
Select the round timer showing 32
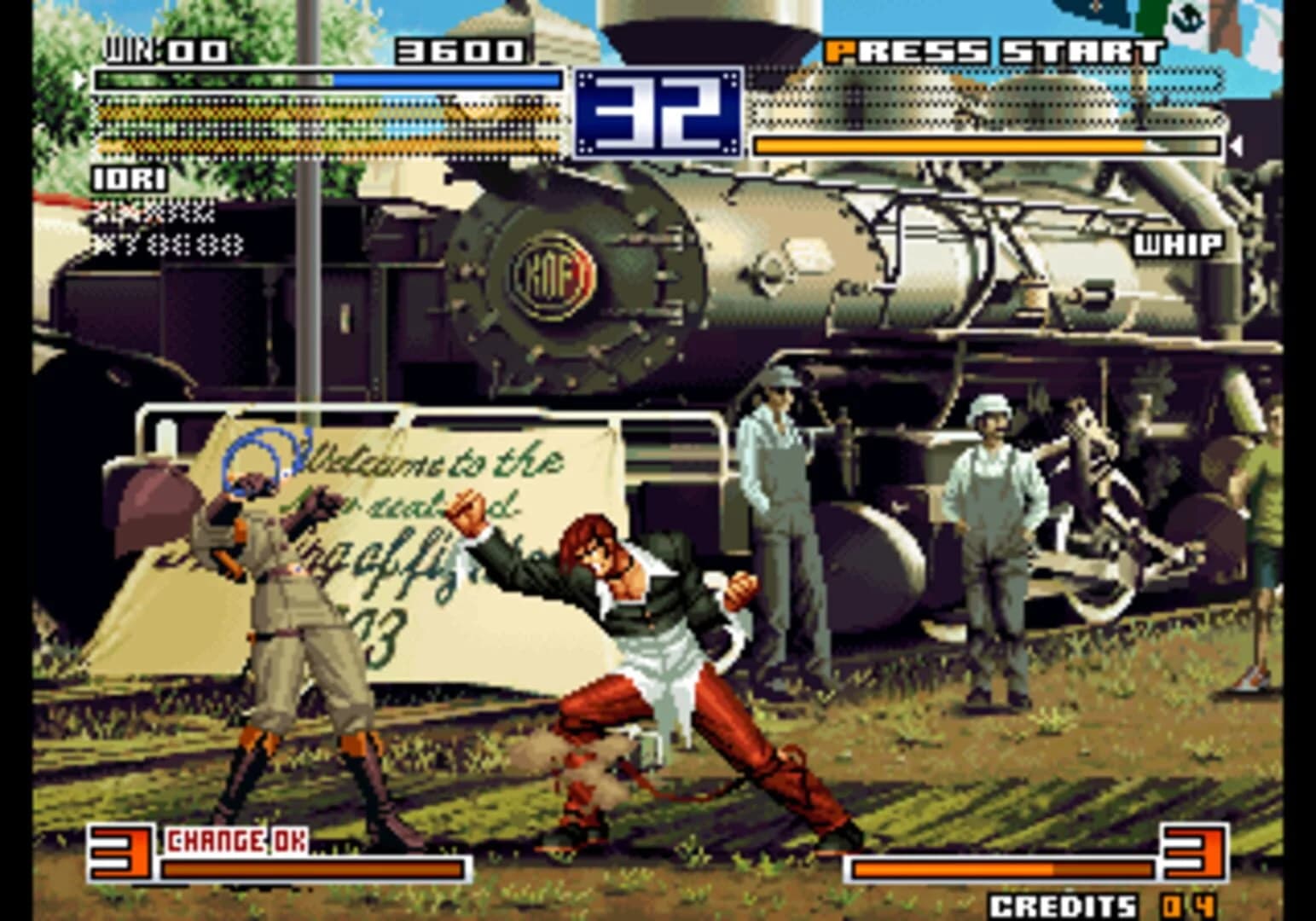[x=657, y=111]
